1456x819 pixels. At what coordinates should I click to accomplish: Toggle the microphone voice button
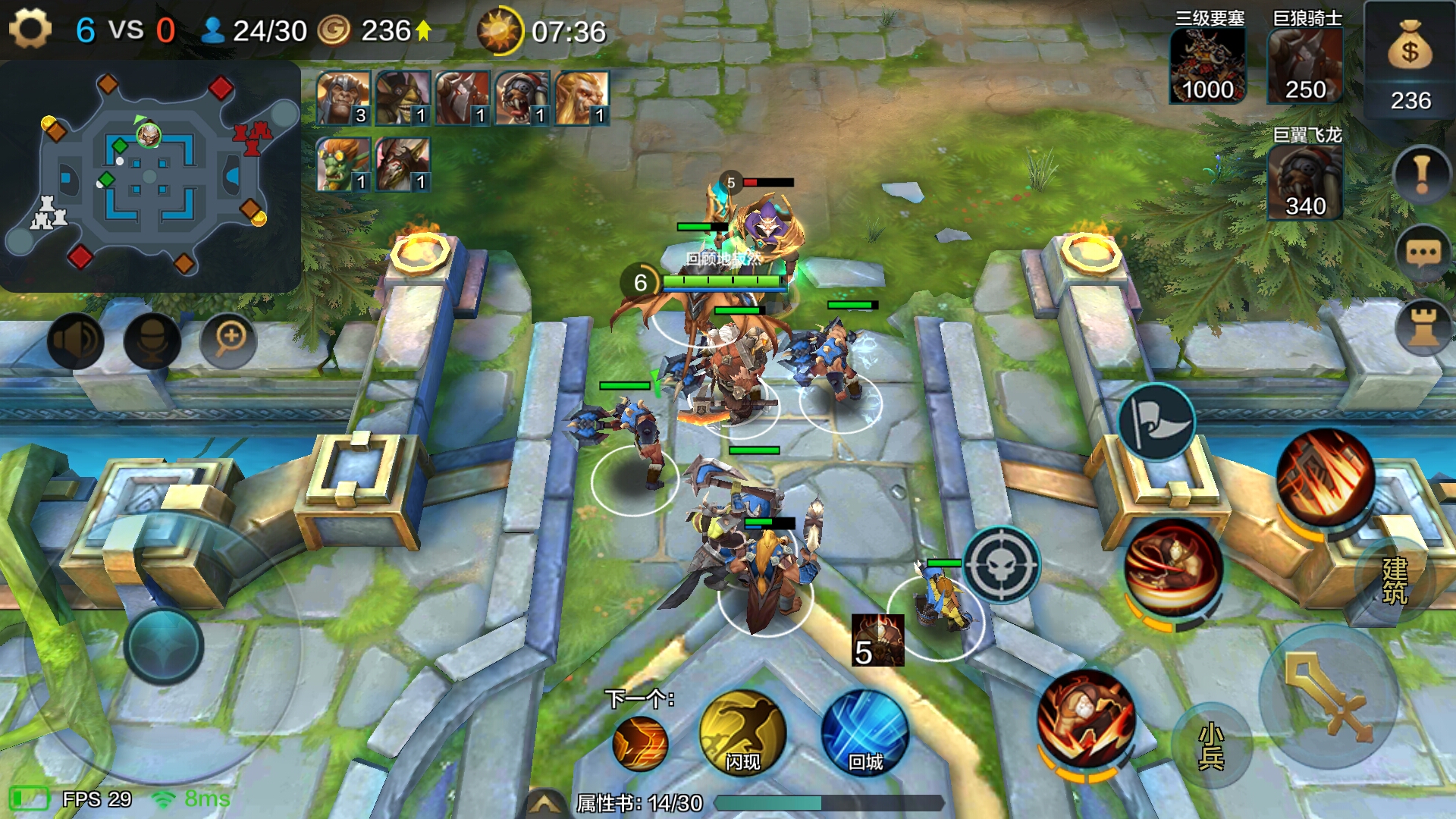pyautogui.click(x=152, y=340)
